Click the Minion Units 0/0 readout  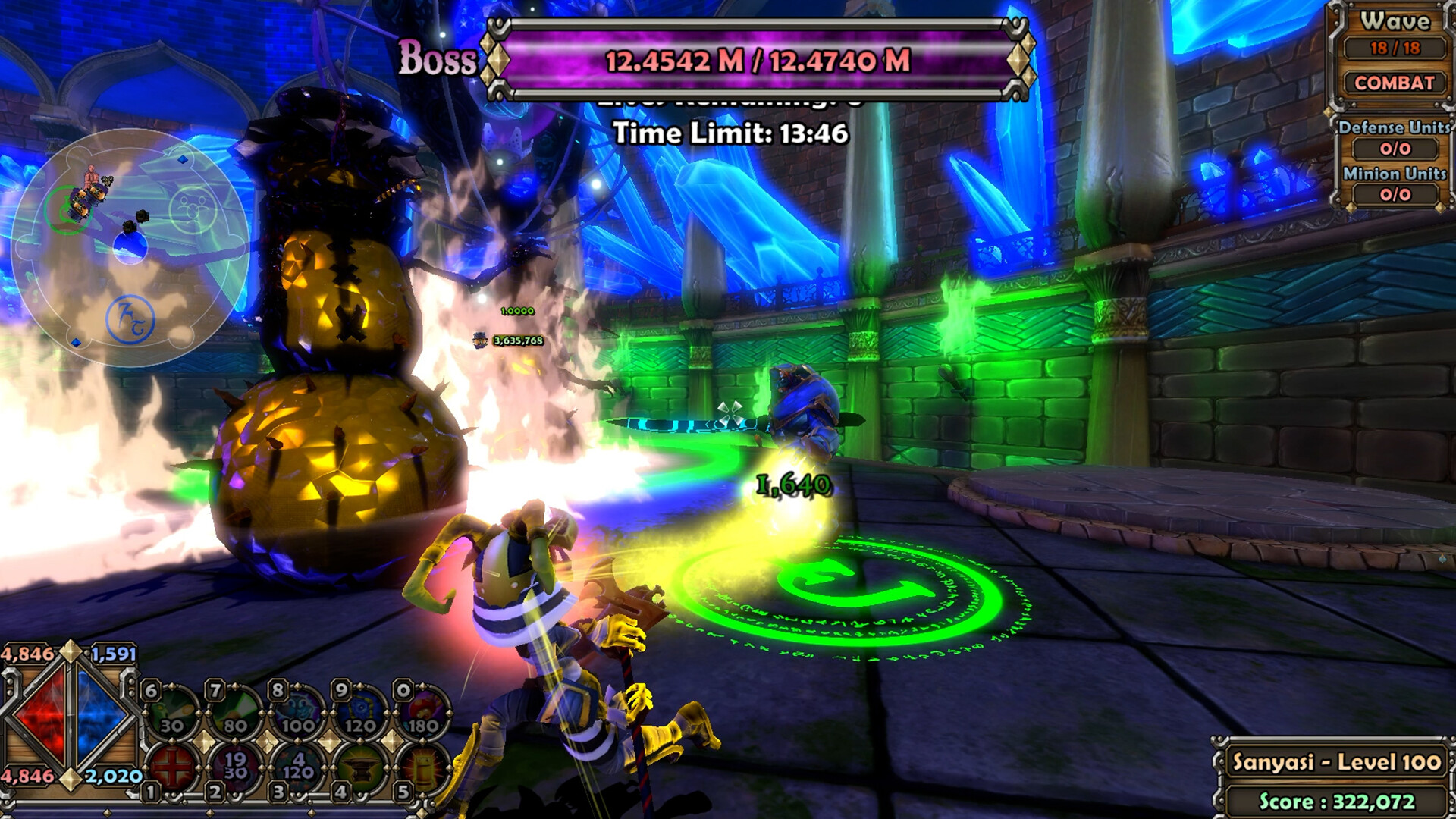point(1397,192)
